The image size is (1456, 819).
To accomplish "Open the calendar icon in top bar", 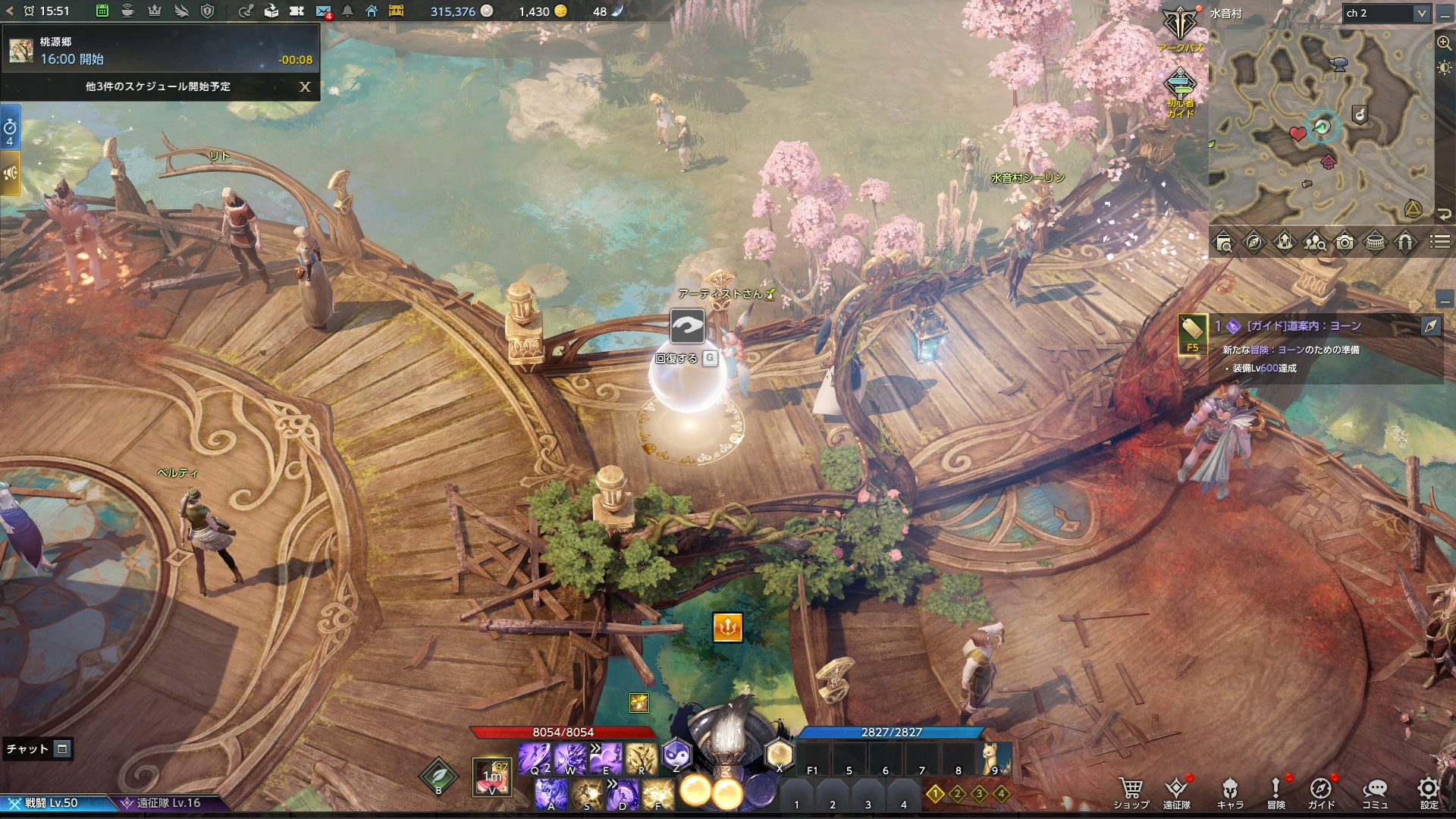I will [102, 11].
